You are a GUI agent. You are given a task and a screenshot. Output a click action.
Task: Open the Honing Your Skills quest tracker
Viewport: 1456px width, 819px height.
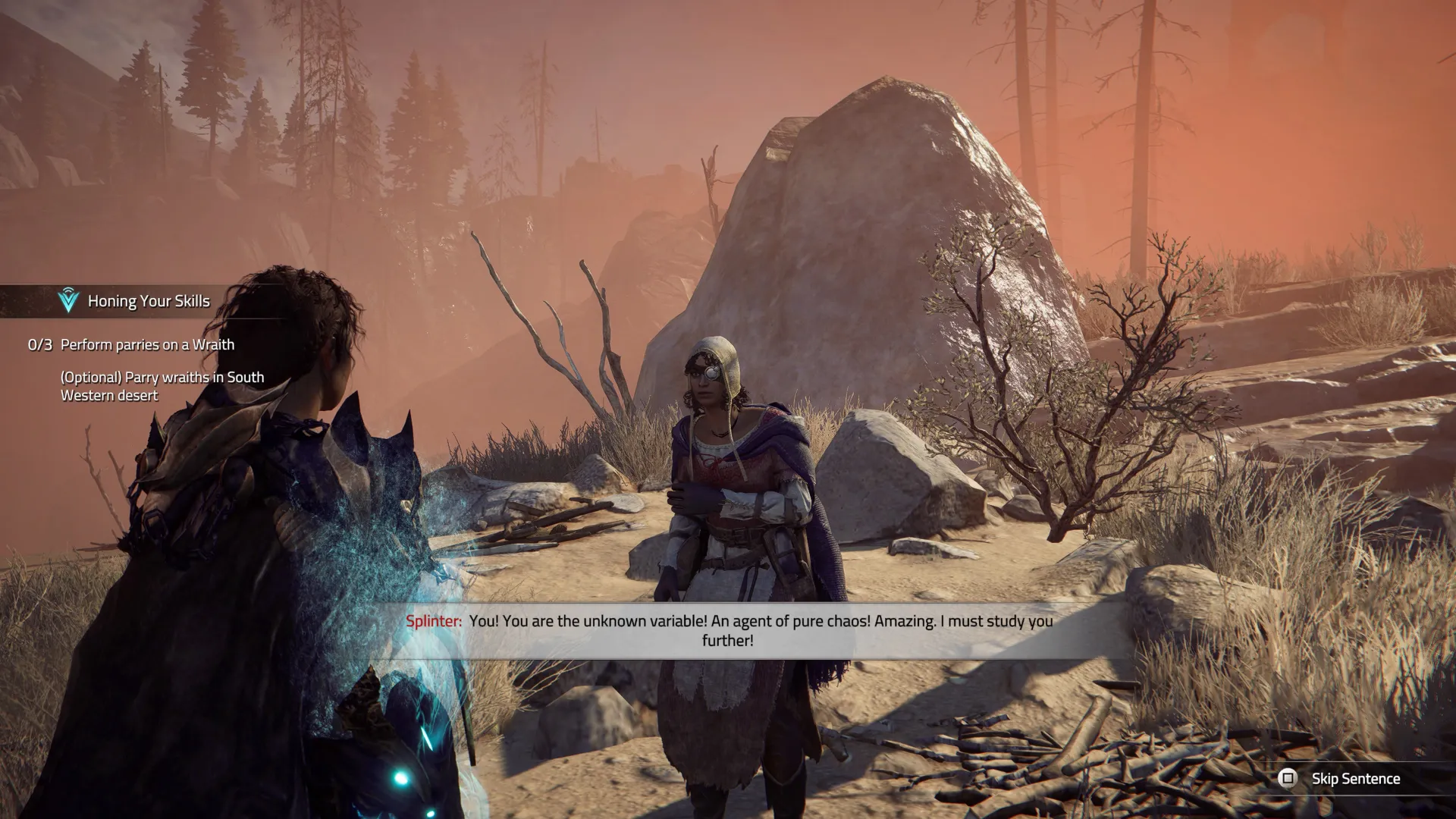tap(148, 301)
